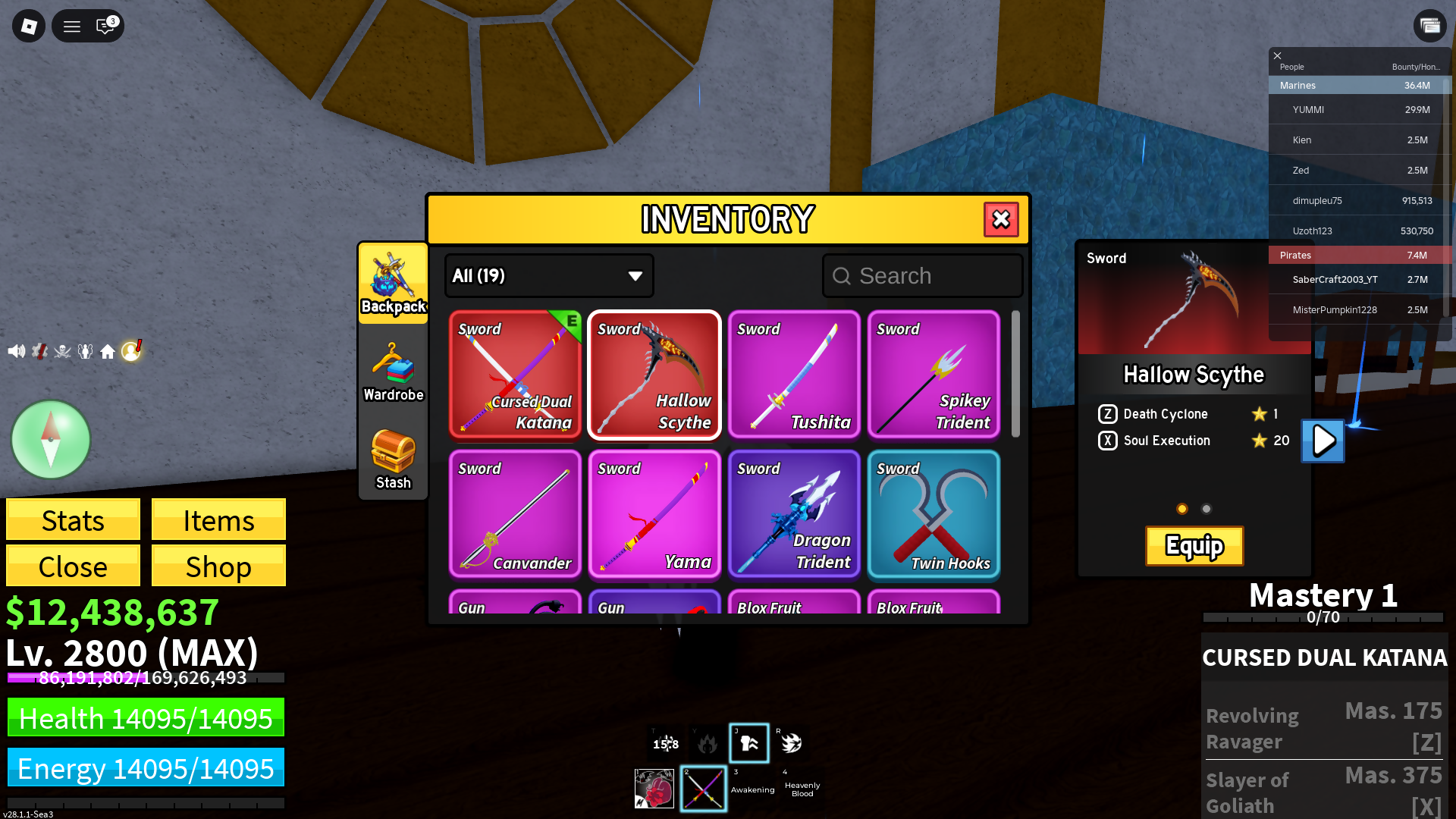Show next page with the blue arrow
1456x819 pixels.
pos(1323,441)
